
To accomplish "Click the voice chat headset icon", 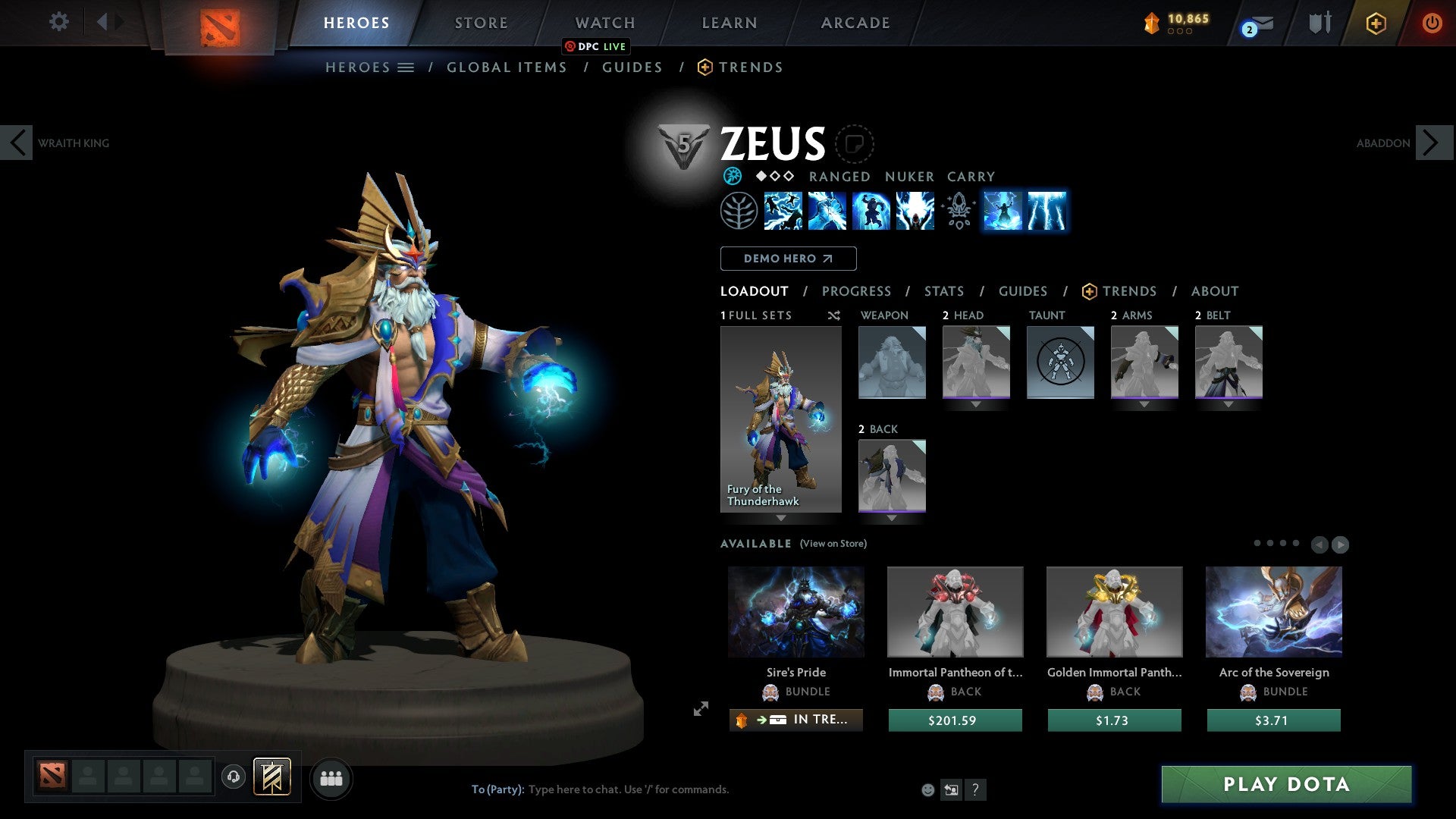I will click(x=235, y=778).
